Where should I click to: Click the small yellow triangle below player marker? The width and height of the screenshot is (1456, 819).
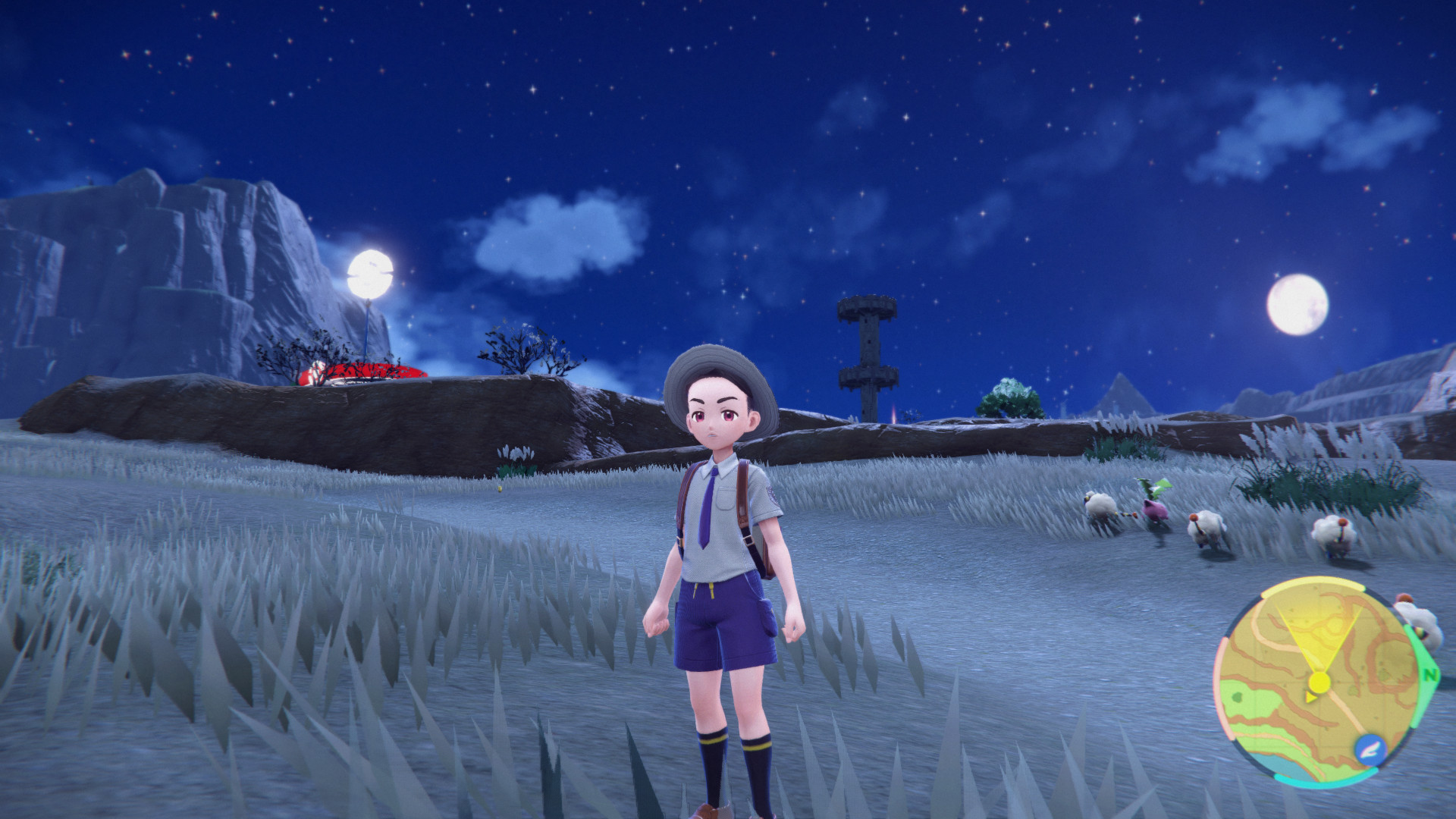[x=1310, y=696]
